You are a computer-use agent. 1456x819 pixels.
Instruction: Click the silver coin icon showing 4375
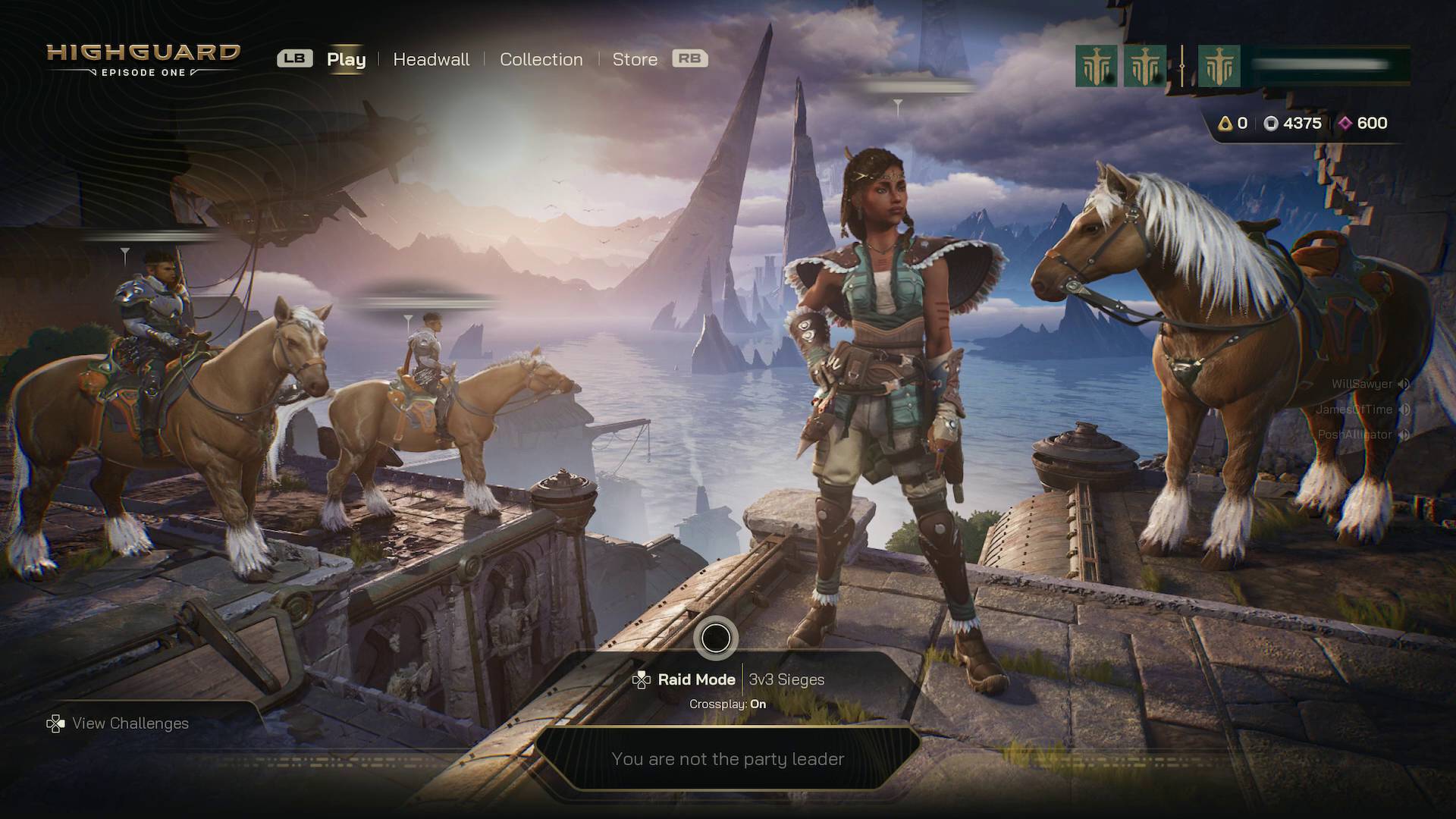click(1270, 124)
